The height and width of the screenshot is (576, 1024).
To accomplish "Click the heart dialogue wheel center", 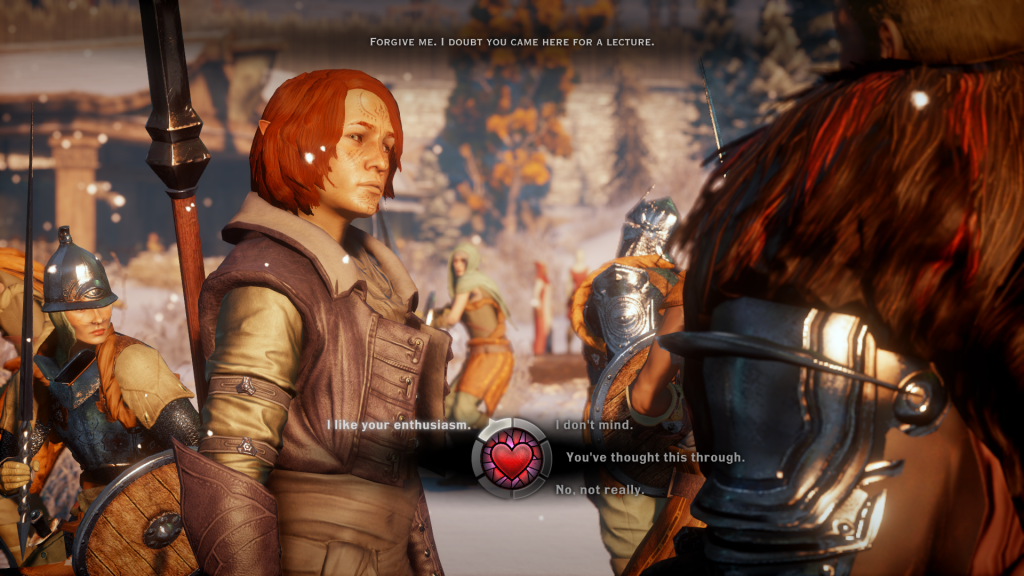I will point(512,458).
